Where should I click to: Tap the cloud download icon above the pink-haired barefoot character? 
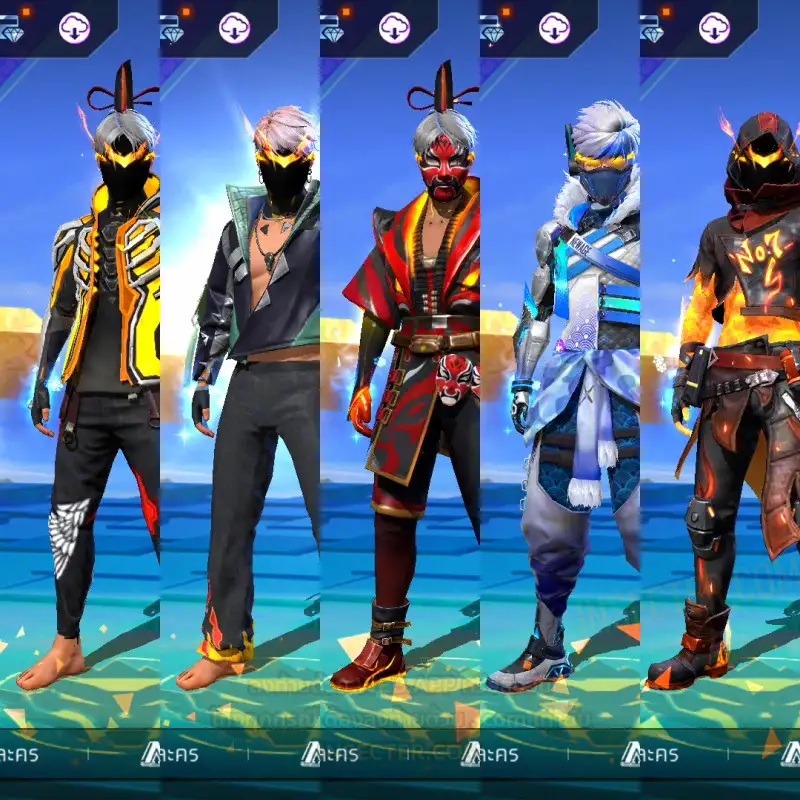235,28
